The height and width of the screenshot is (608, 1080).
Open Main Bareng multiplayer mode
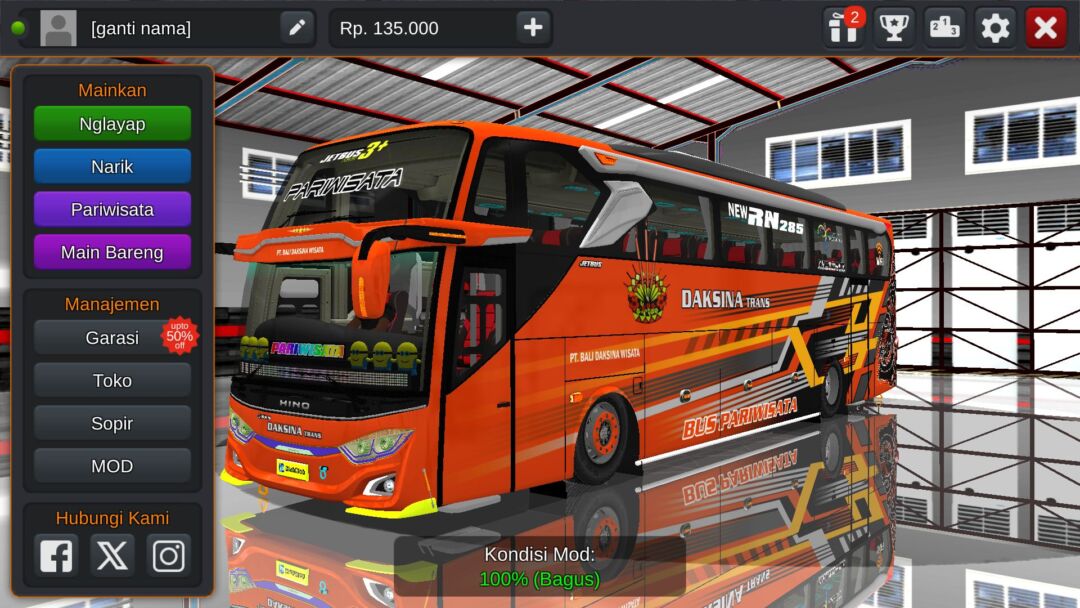tap(112, 253)
